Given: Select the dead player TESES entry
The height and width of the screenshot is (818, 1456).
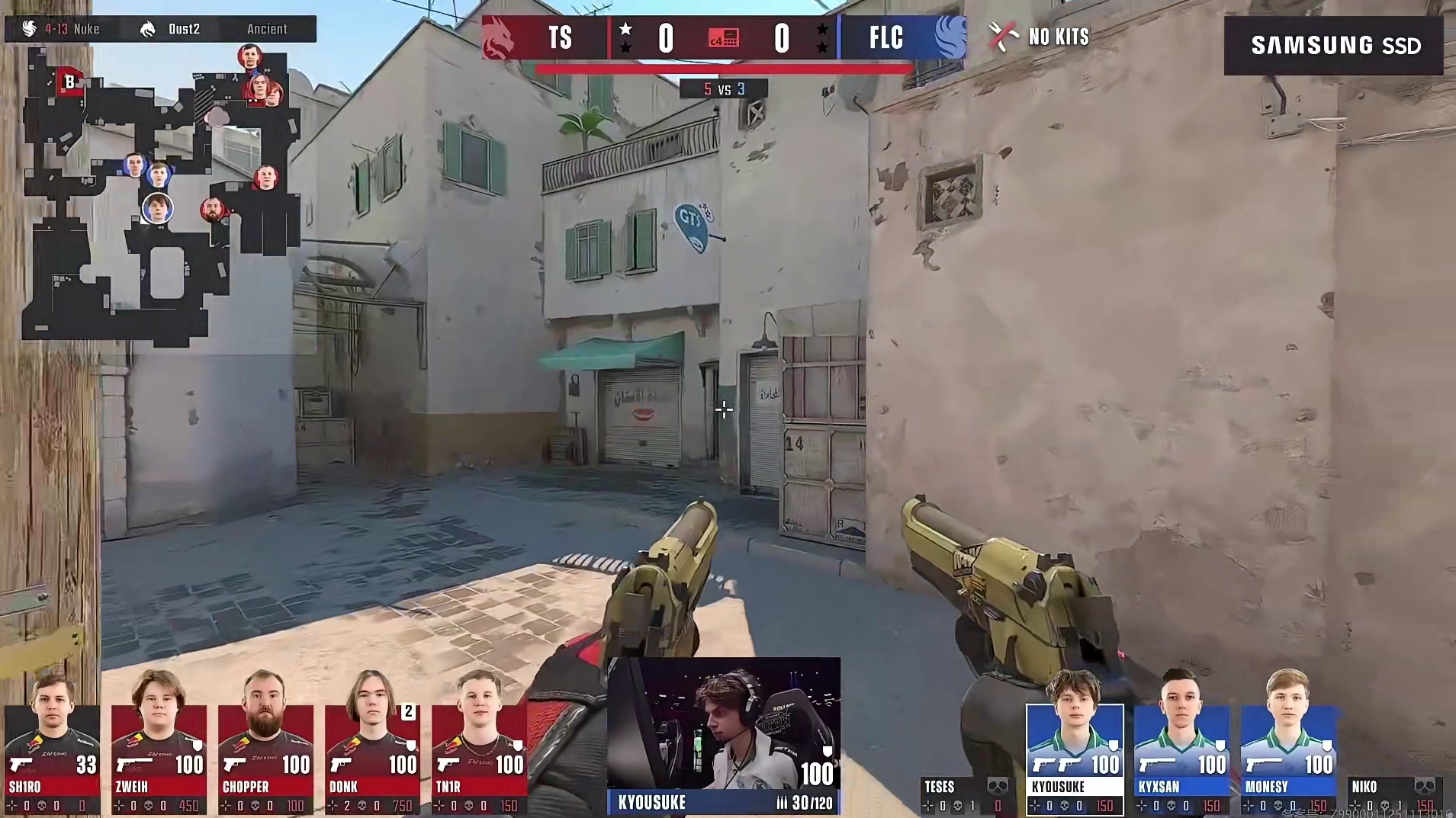Looking at the screenshot, I should [966, 795].
